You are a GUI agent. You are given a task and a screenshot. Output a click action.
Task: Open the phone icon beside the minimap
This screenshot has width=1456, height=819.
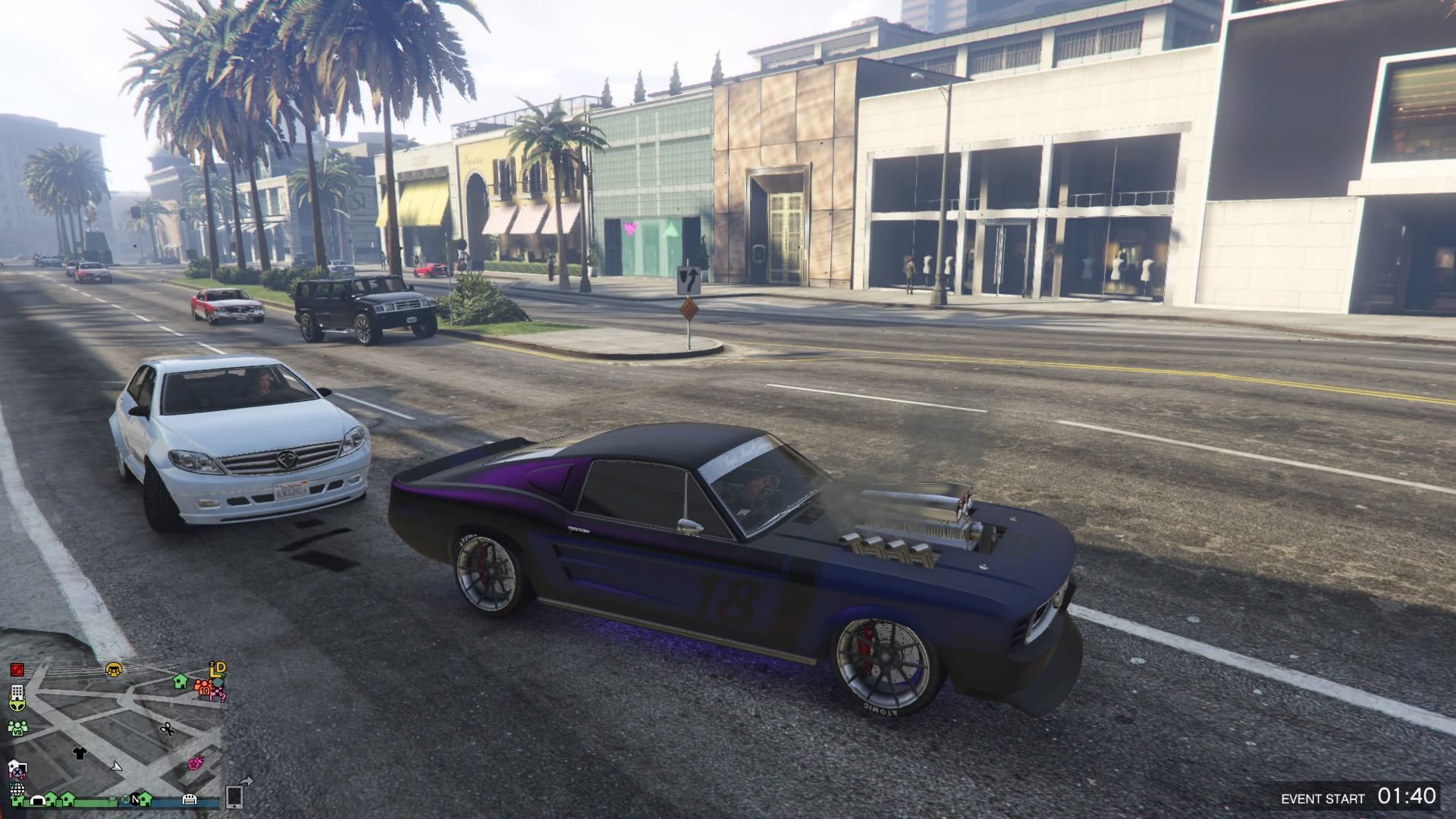[234, 796]
